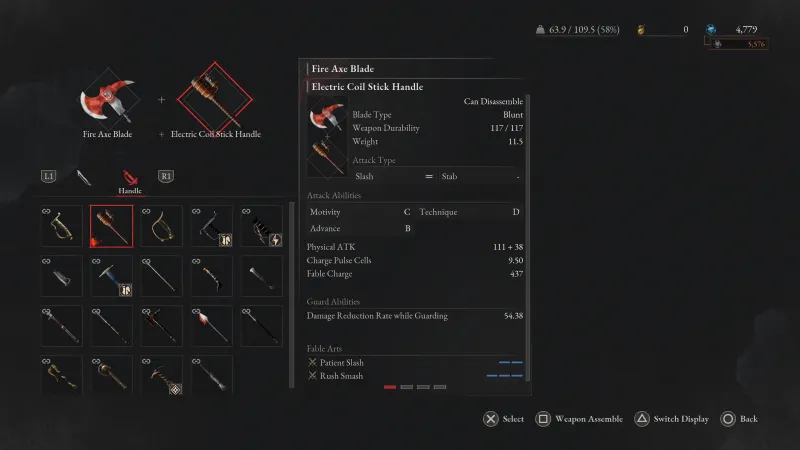Pick the blue-wrapped hammer handle
The height and width of the screenshot is (450, 800).
tap(112, 276)
